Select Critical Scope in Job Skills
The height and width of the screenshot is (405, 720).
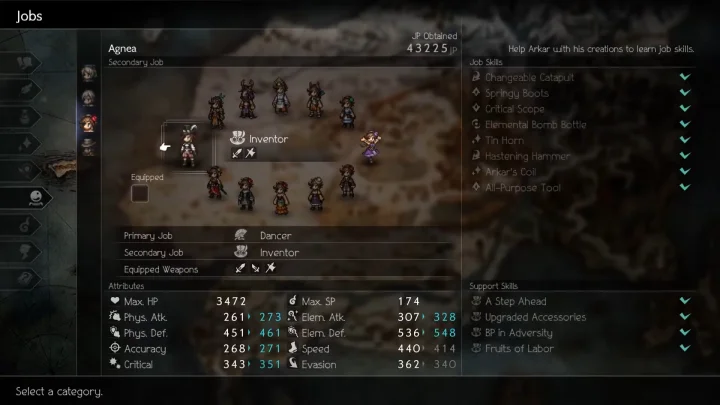click(515, 109)
